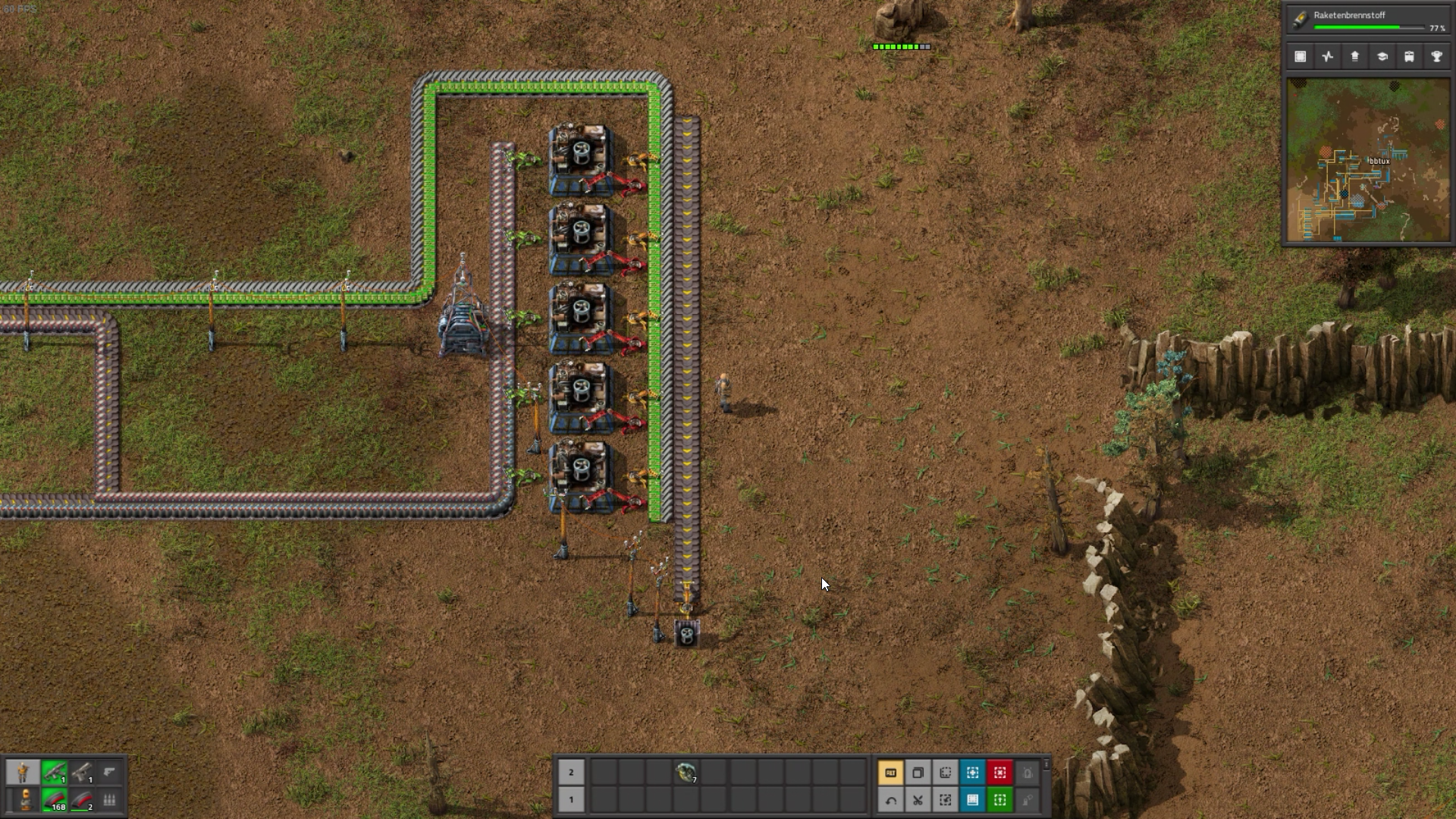Click the production statistics pulse-line icon
1456x819 pixels.
[x=1327, y=56]
